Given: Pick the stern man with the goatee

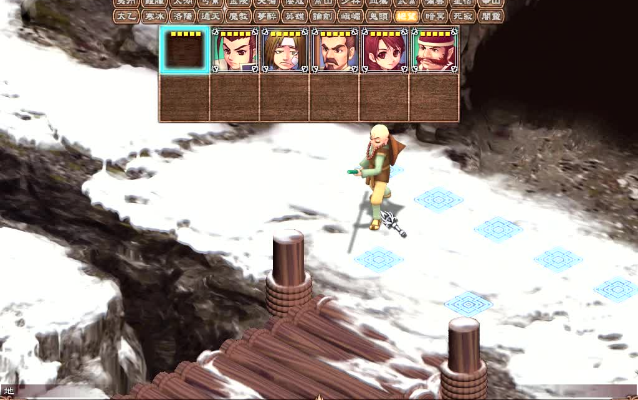Looking at the screenshot, I should 334,50.
